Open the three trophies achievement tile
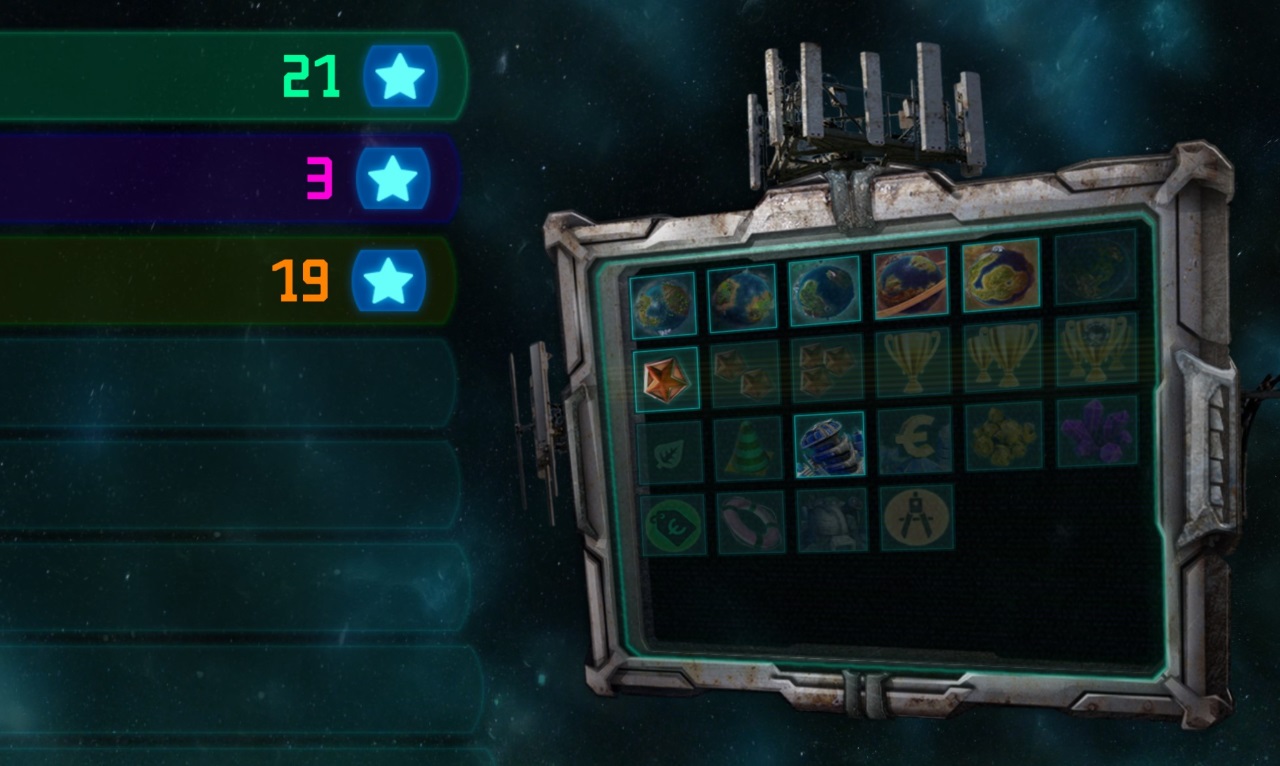This screenshot has height=766, width=1280. 1096,349
